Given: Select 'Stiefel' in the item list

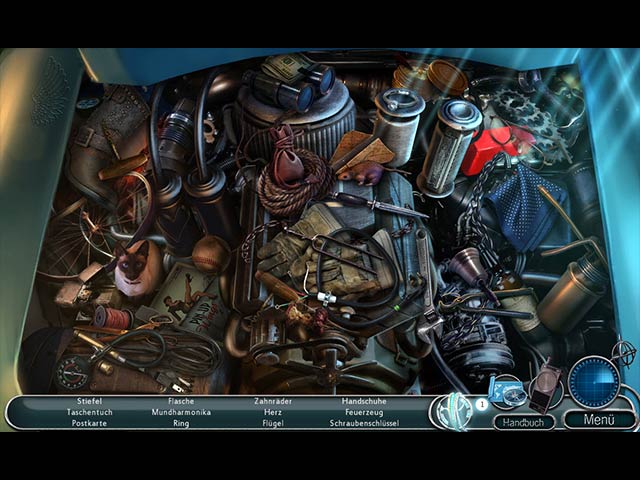Looking at the screenshot, I should click(89, 400).
